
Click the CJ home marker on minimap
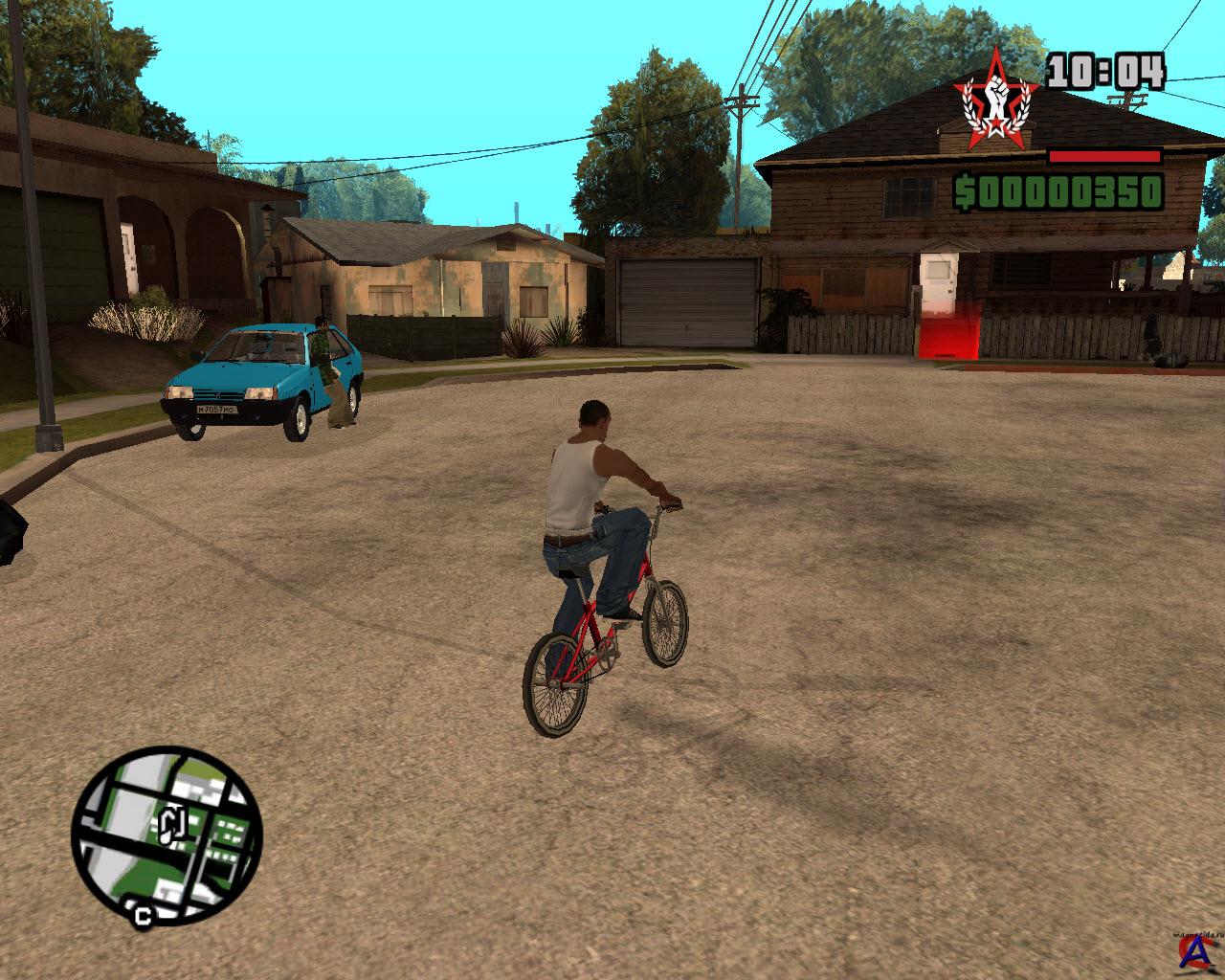click(x=172, y=824)
